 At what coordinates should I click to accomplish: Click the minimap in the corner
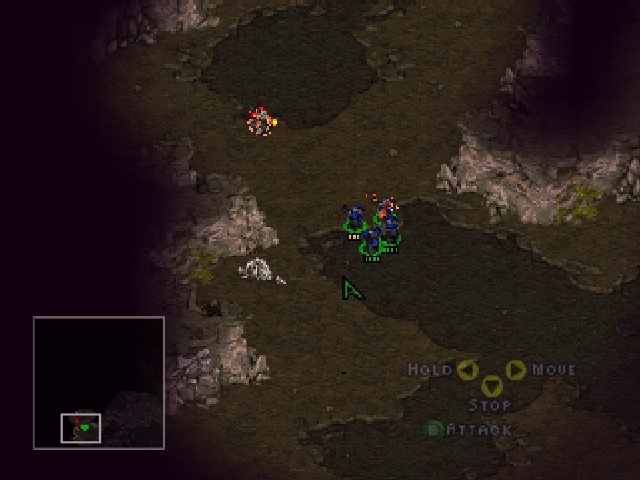(98, 381)
